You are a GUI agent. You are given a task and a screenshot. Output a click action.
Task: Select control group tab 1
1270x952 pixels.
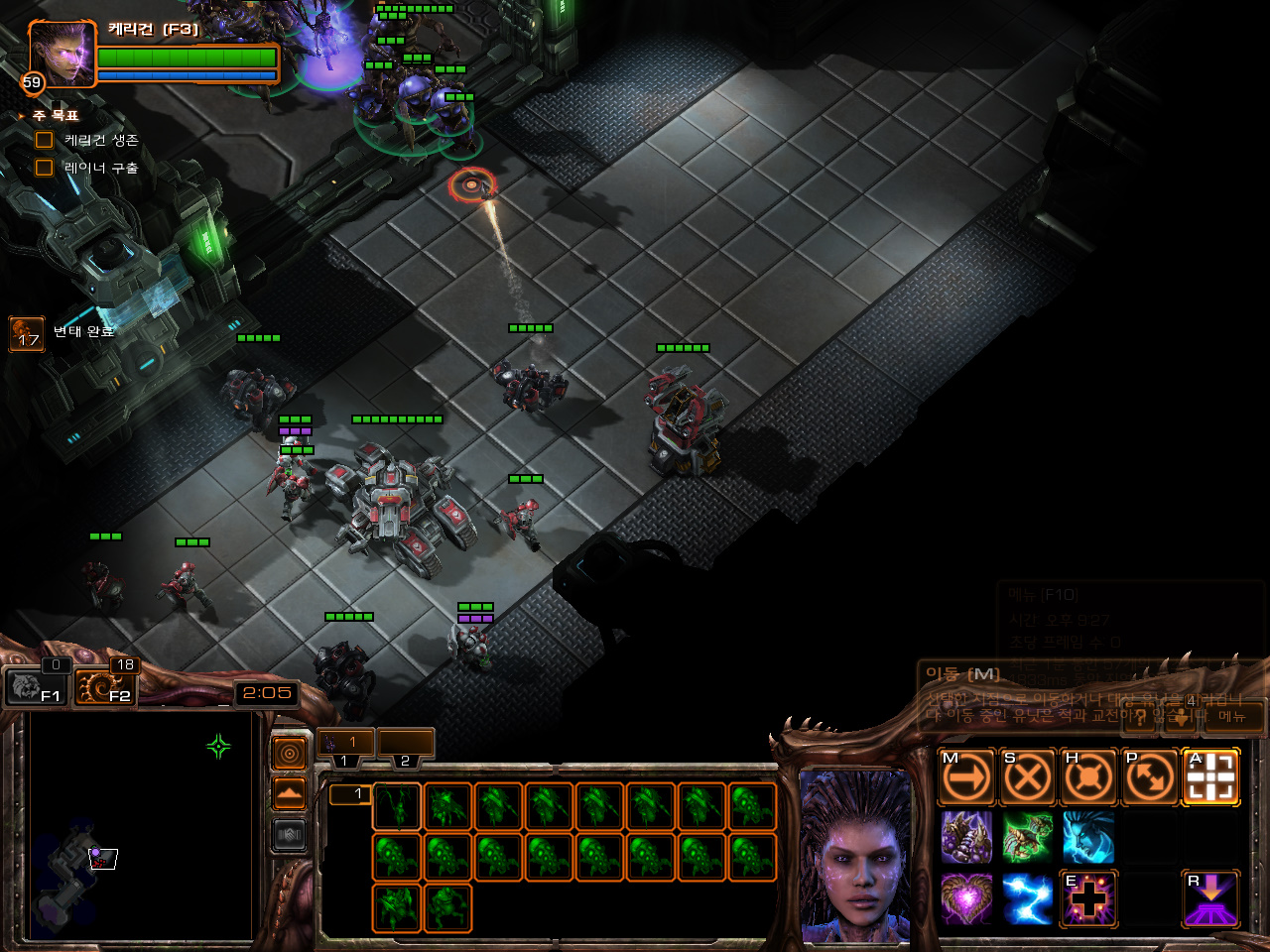pos(345,743)
